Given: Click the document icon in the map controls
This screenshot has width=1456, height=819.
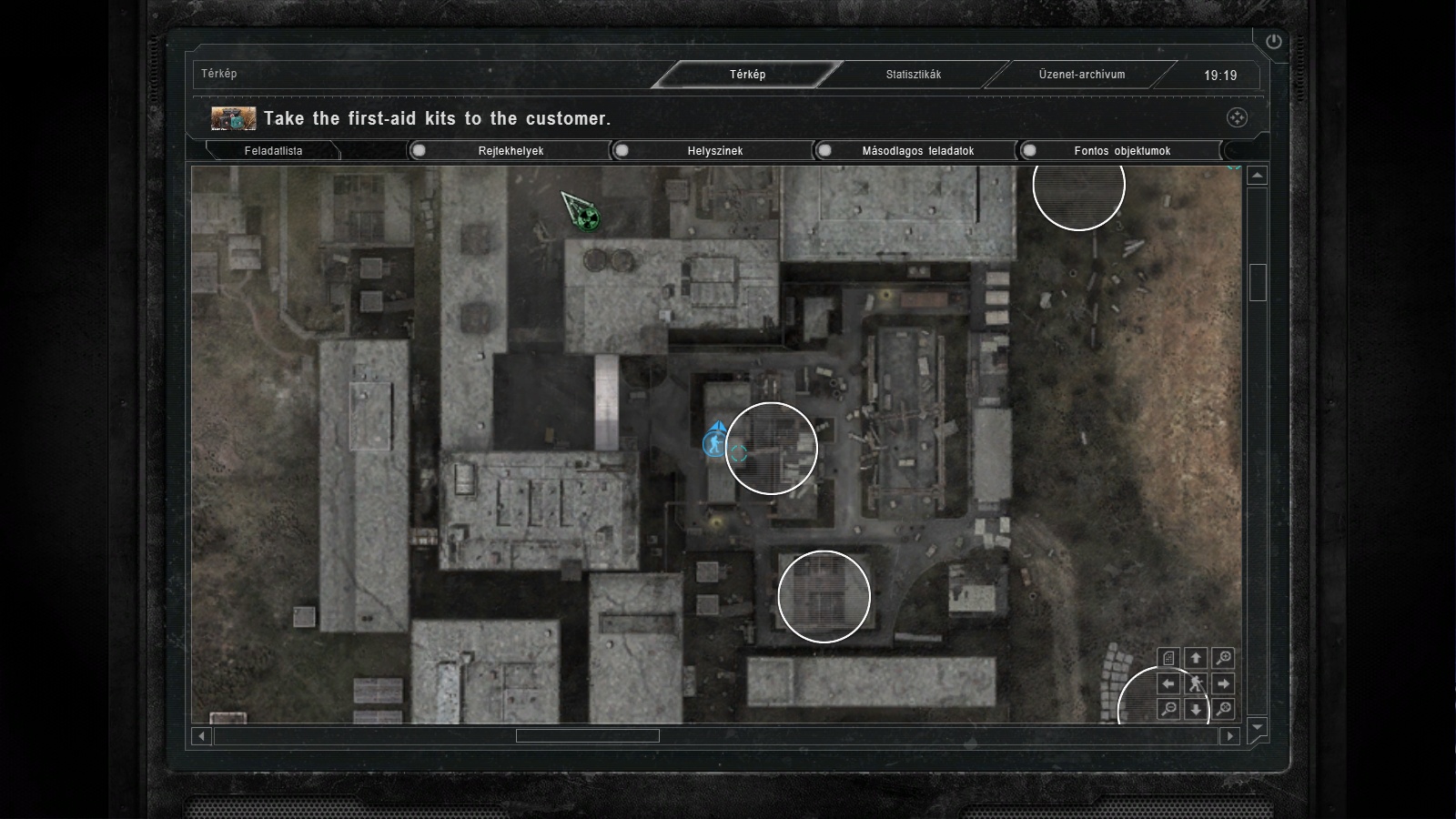Looking at the screenshot, I should point(1169,657).
